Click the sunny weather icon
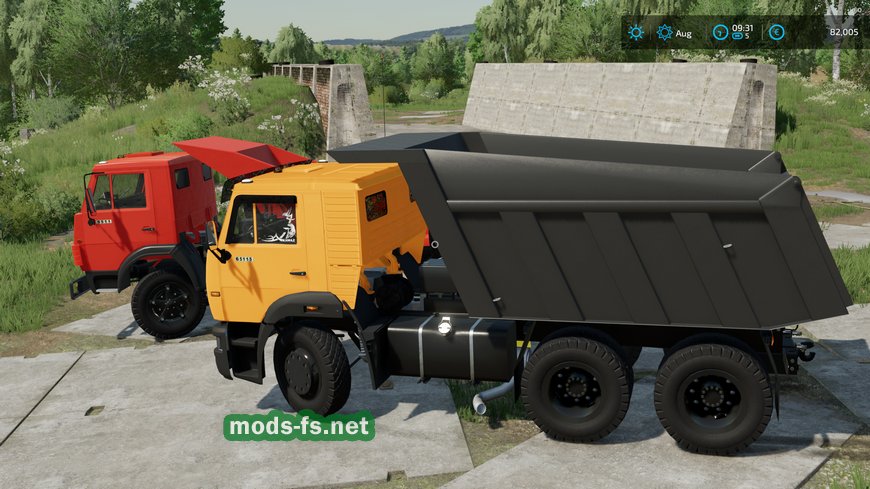 pos(636,32)
